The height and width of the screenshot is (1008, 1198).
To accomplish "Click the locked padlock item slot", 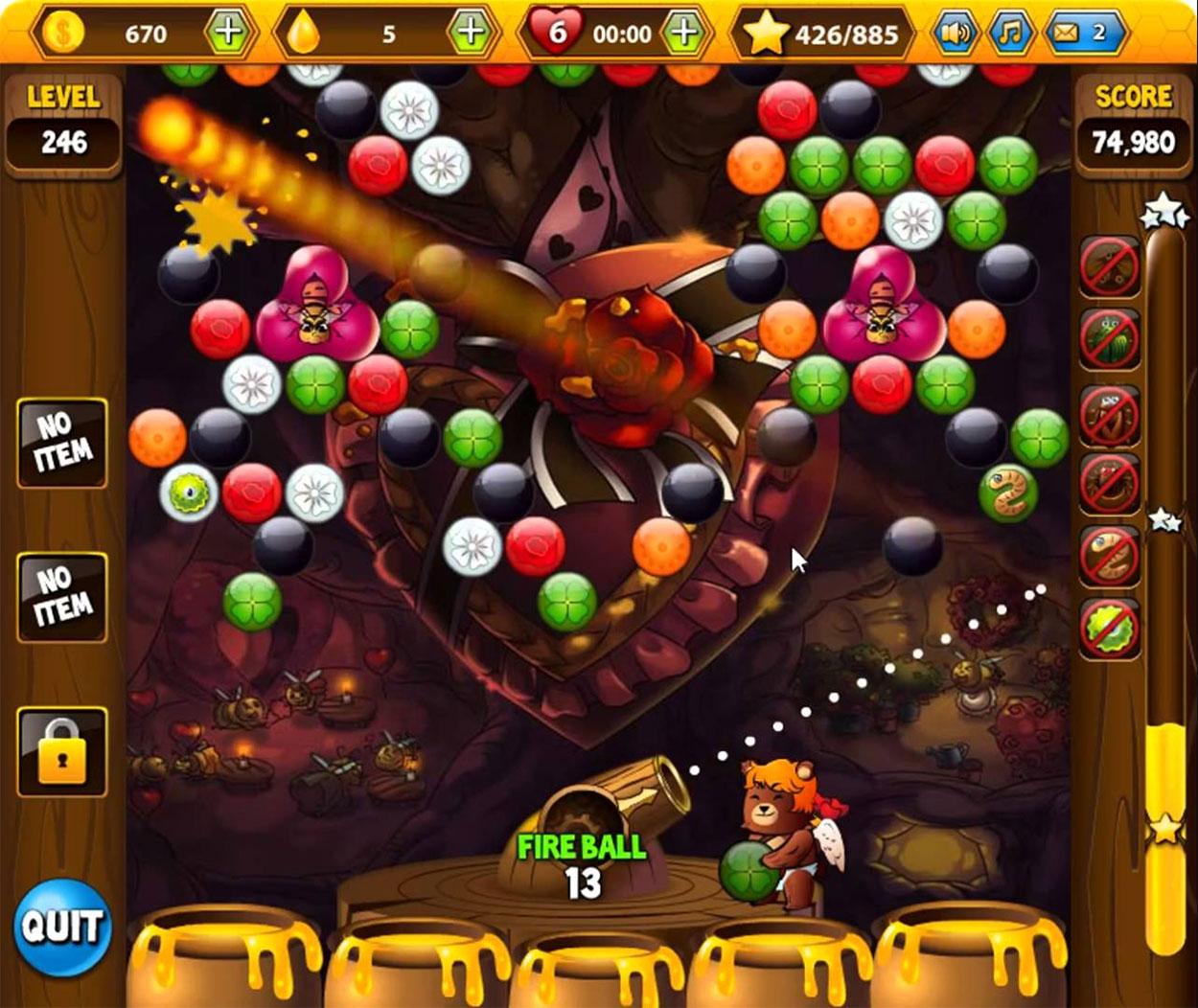I will coord(62,752).
